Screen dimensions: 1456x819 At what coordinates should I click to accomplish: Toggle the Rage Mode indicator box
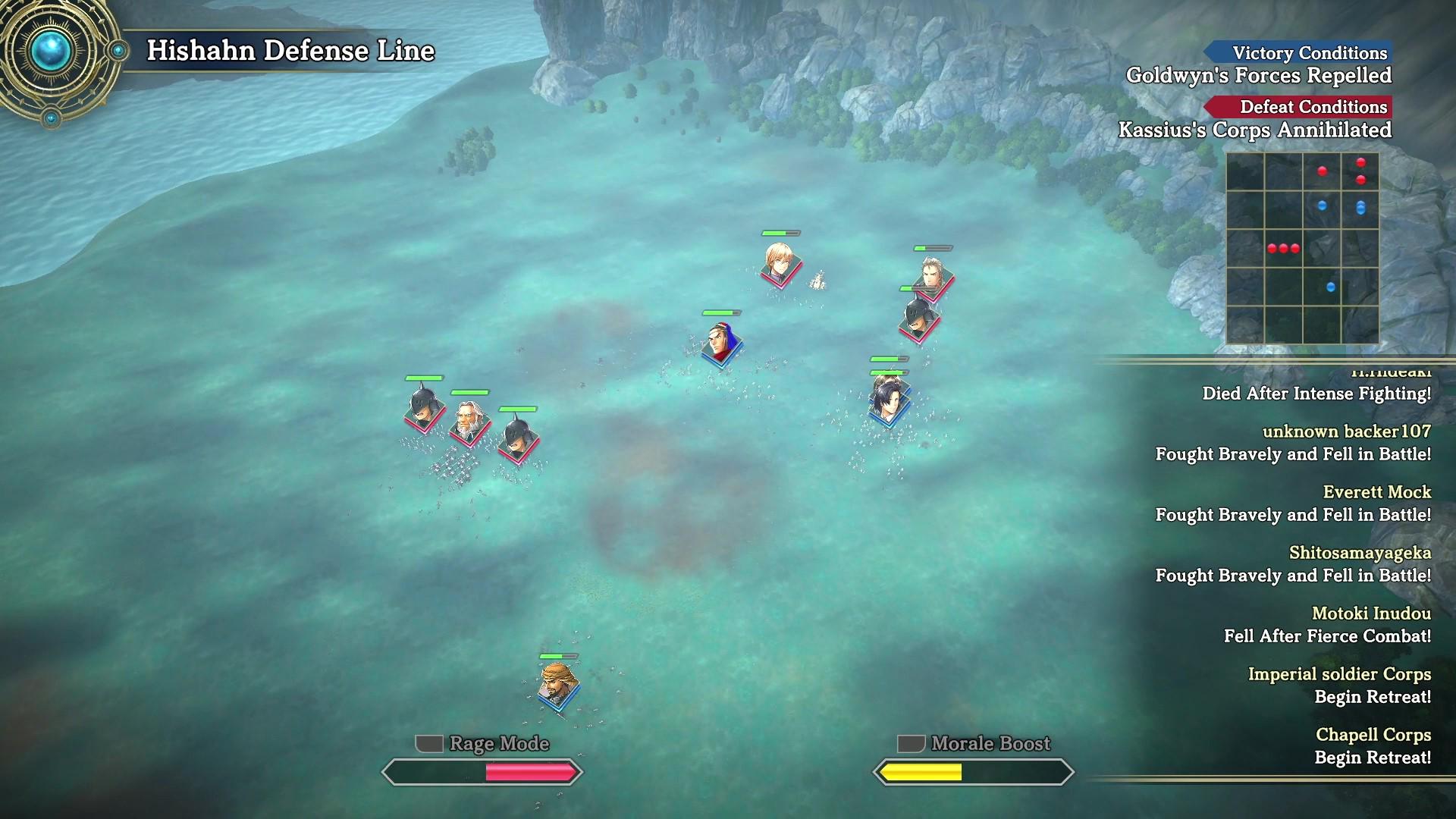click(429, 744)
